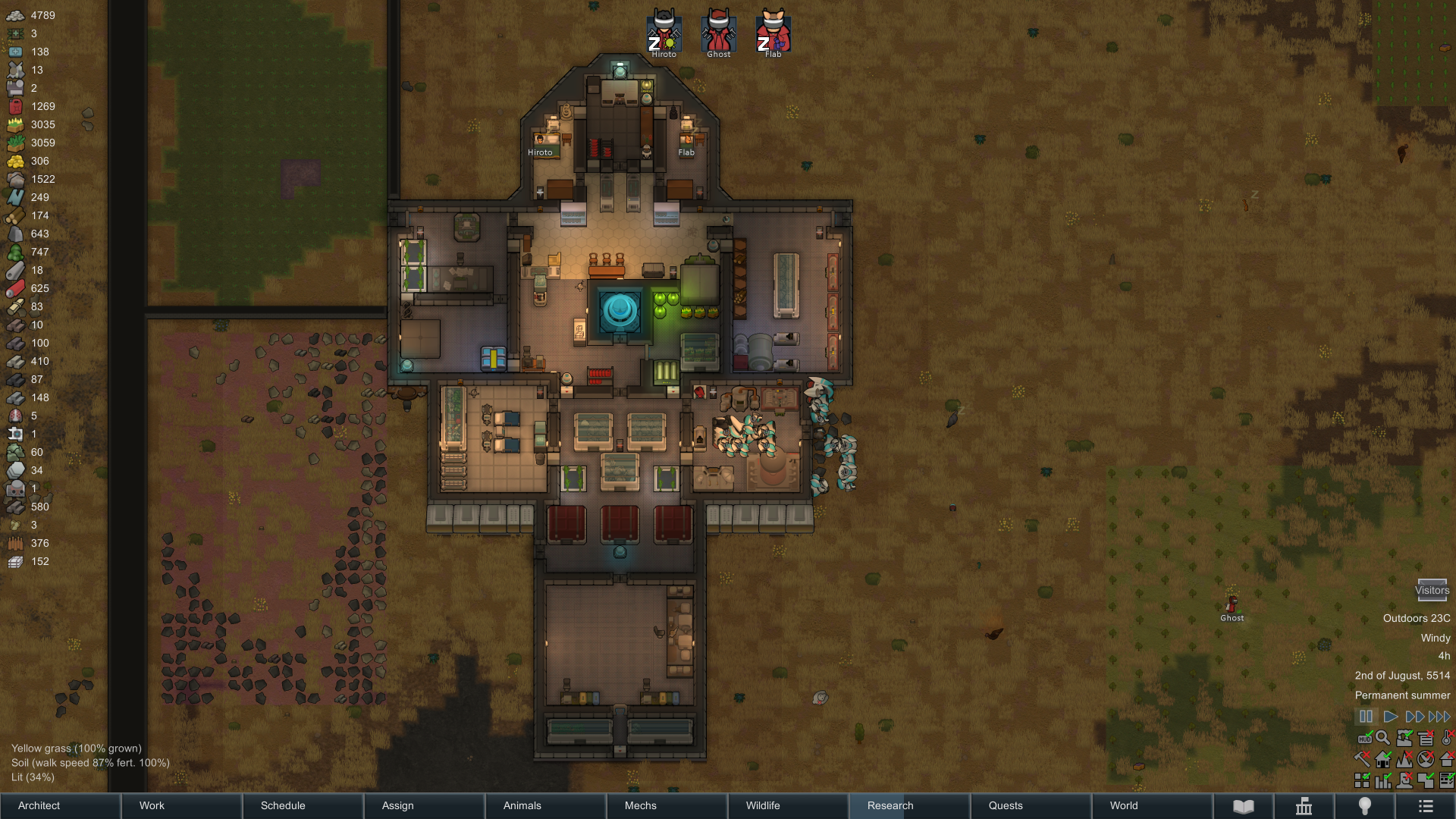Select colonist Ghost's portrait
This screenshot has height=819, width=1456.
(x=718, y=32)
